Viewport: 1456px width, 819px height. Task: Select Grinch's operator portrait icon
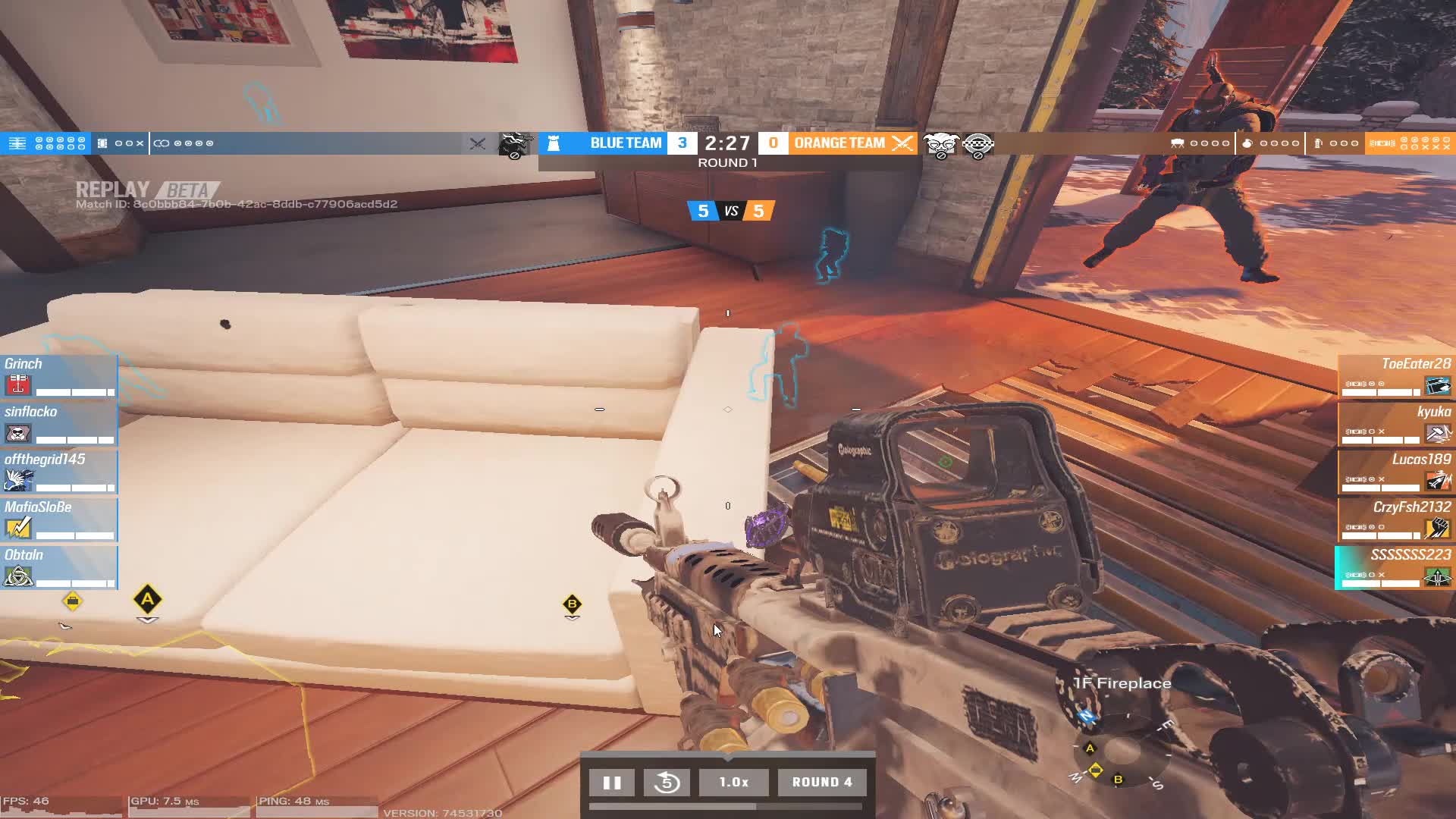18,384
